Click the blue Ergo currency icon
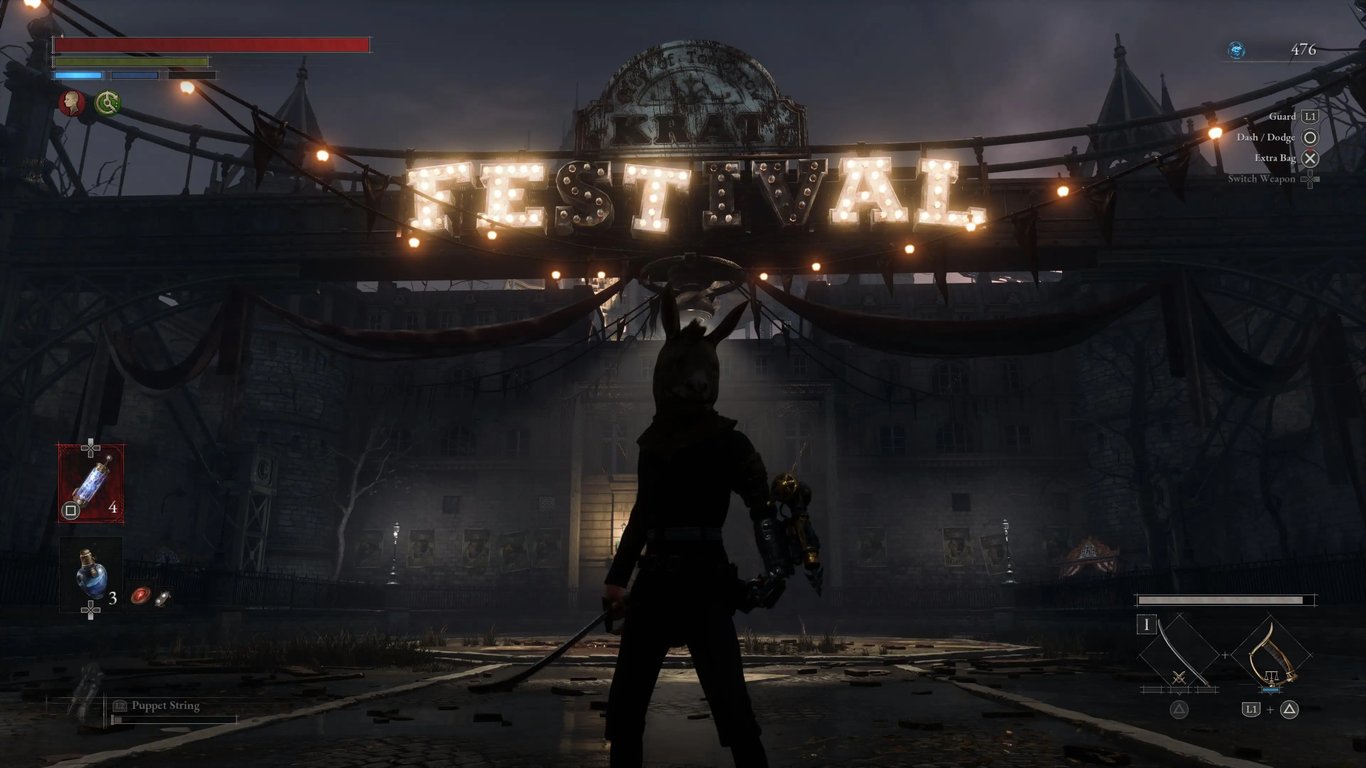The width and height of the screenshot is (1366, 768). pyautogui.click(x=1237, y=50)
